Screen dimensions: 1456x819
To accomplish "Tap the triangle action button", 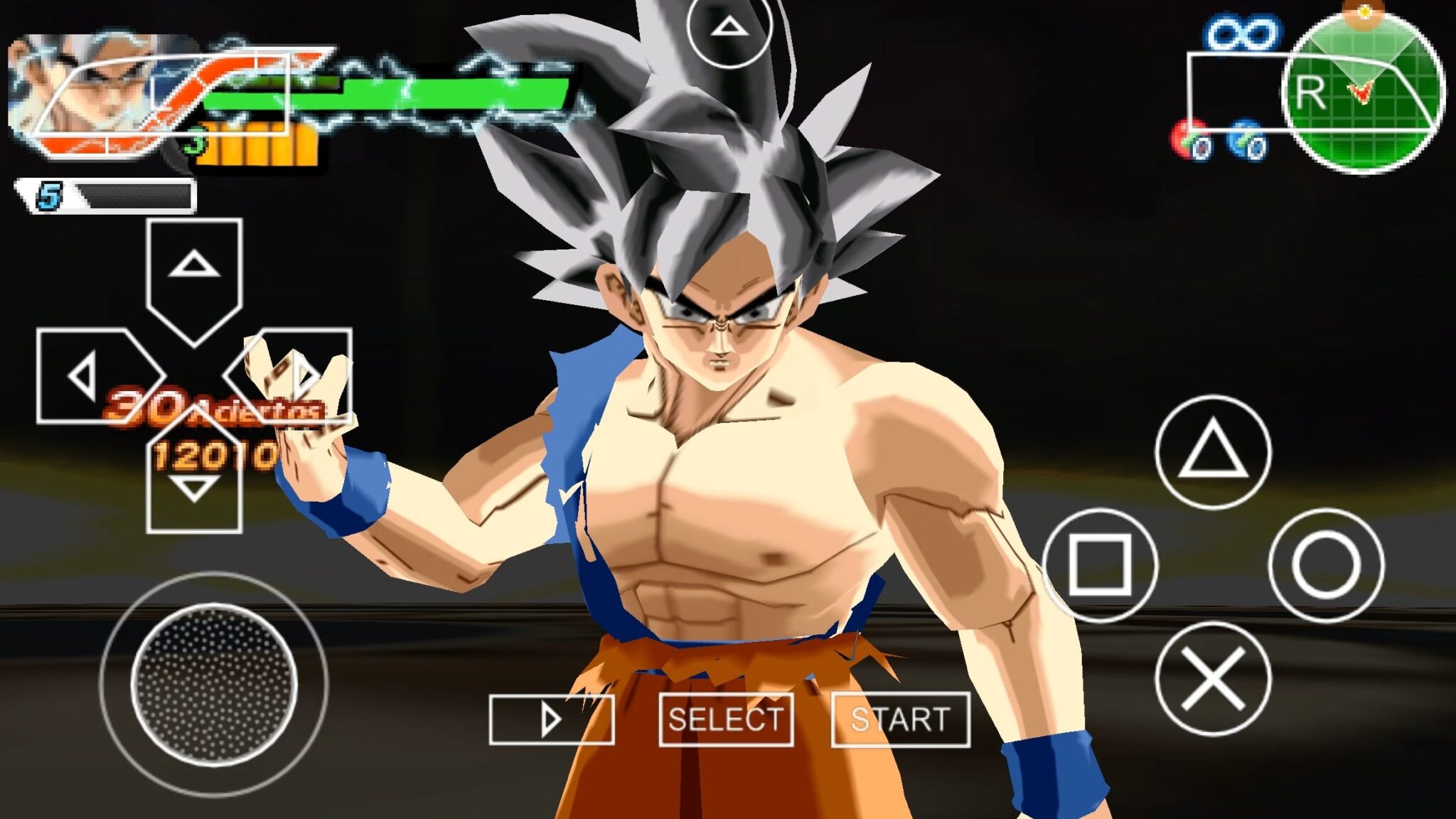I will pyautogui.click(x=1213, y=452).
